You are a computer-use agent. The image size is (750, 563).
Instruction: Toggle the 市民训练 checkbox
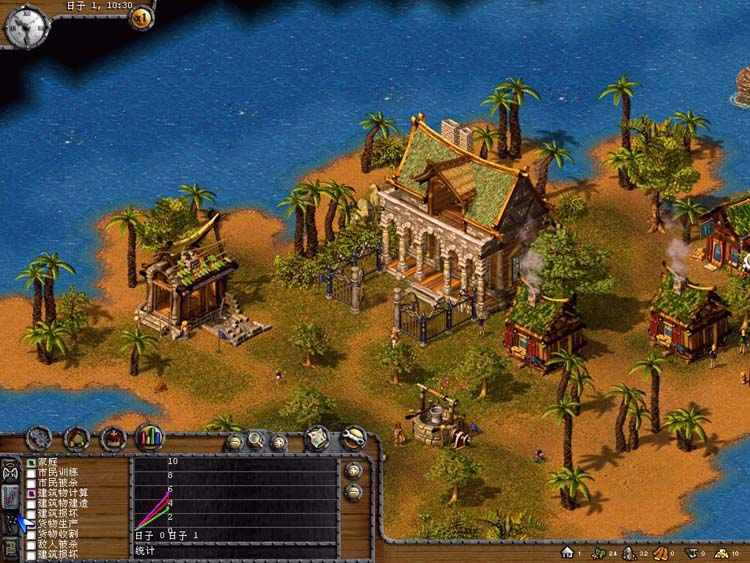(x=31, y=473)
